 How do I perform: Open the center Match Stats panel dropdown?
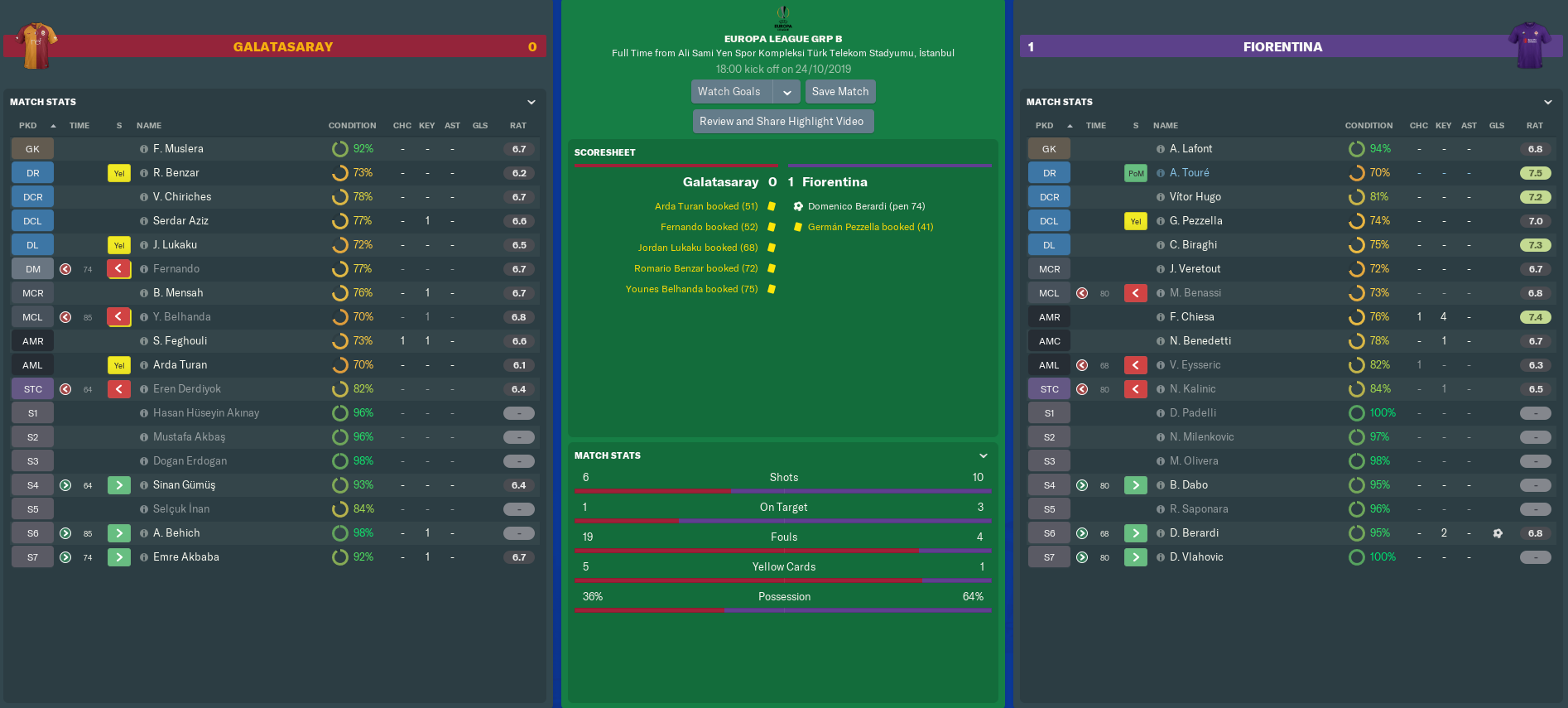point(984,456)
